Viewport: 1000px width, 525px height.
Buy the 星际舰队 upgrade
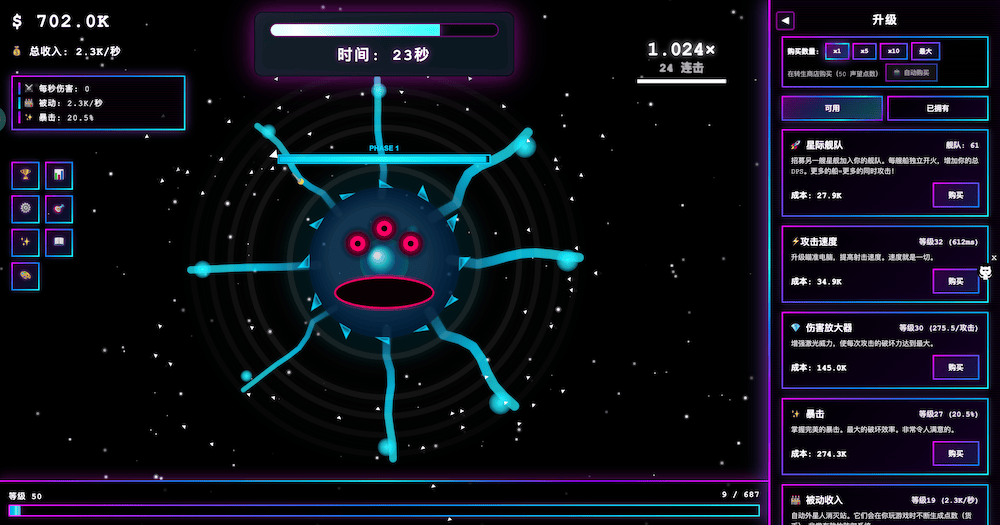point(955,195)
